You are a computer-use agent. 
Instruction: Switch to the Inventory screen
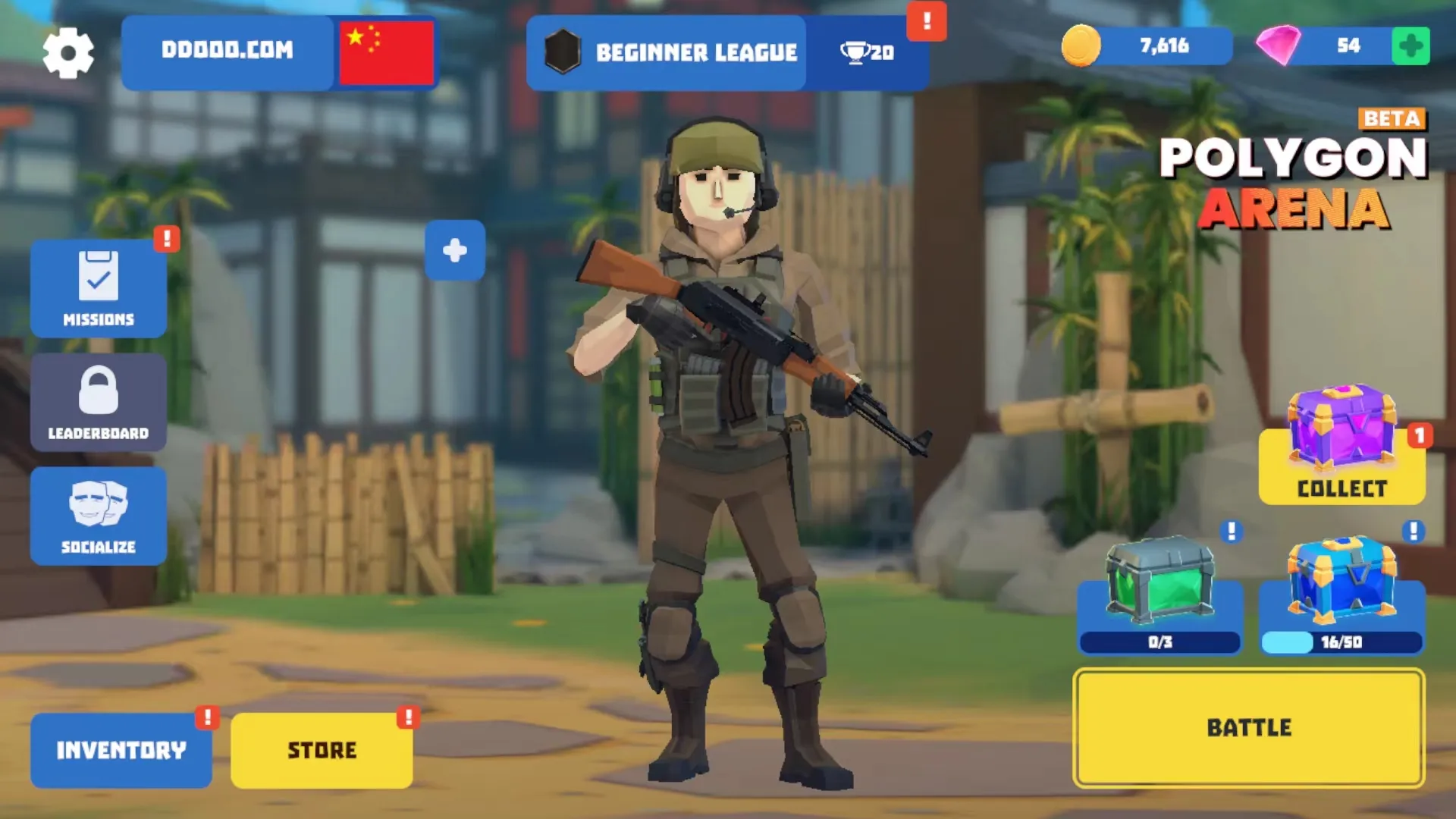coord(120,749)
